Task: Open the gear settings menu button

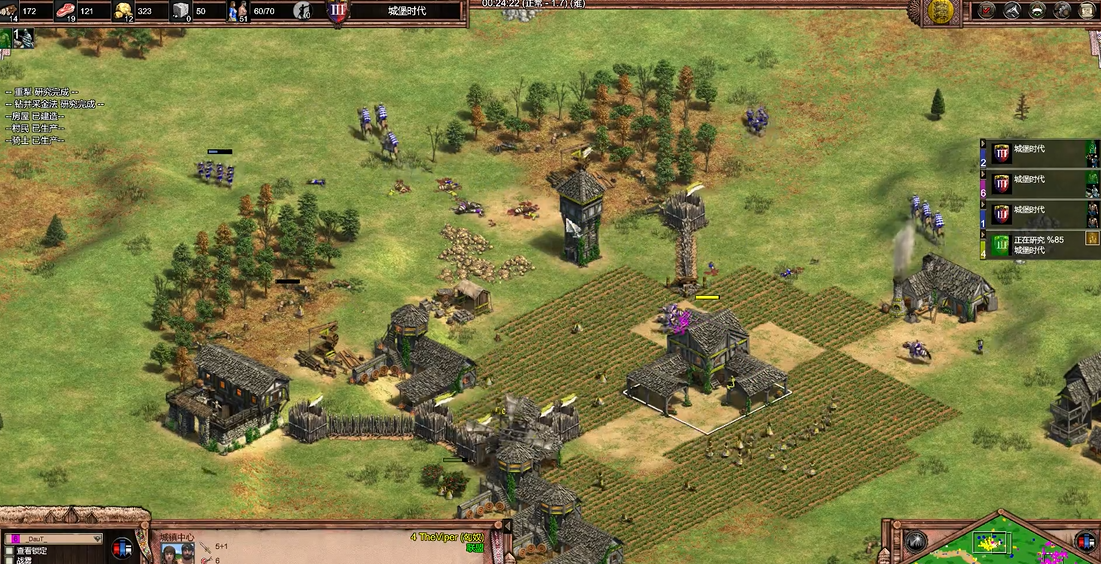Action: pyautogui.click(x=1062, y=11)
